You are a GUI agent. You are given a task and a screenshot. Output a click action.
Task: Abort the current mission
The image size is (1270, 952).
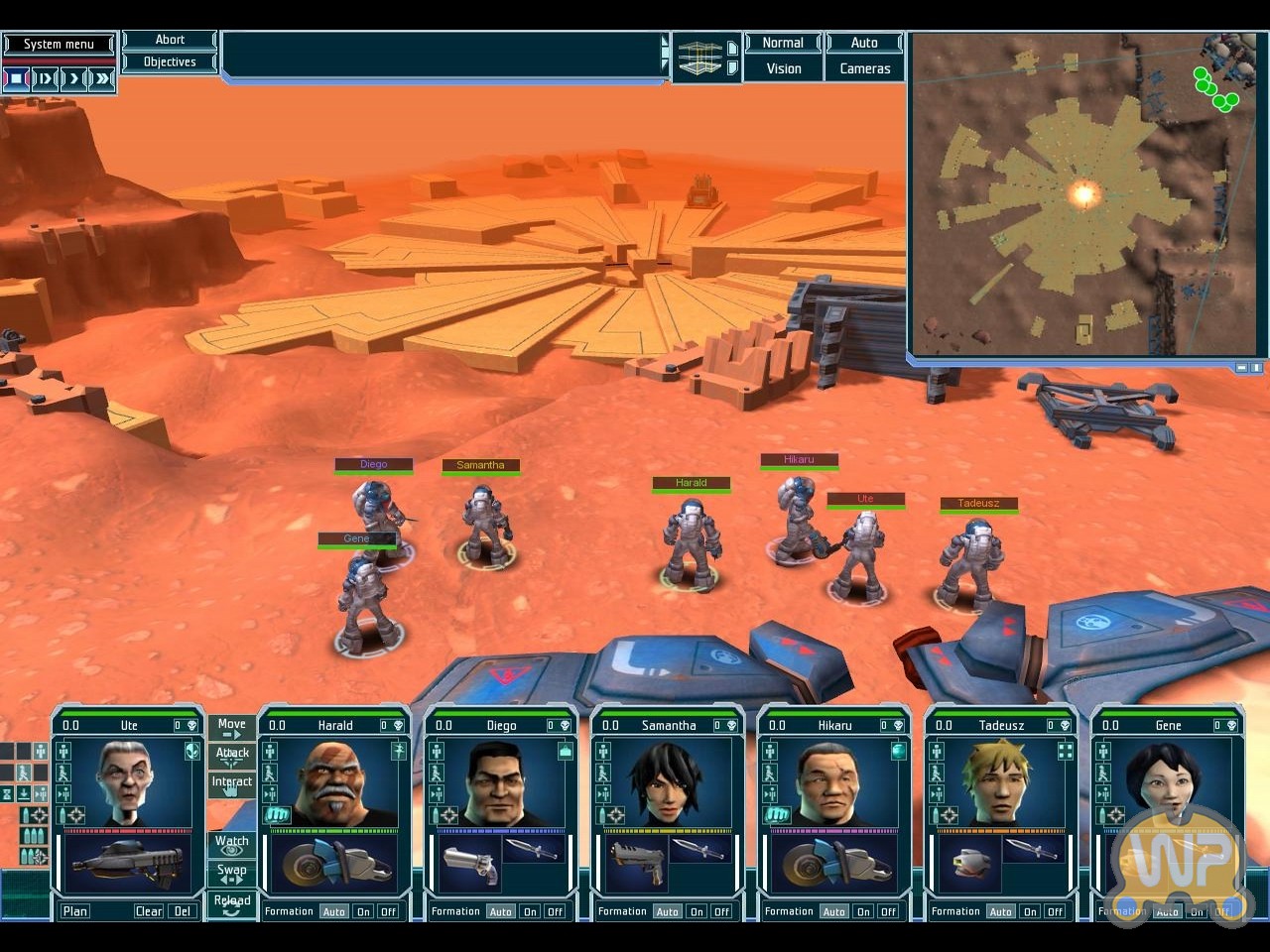coord(170,40)
